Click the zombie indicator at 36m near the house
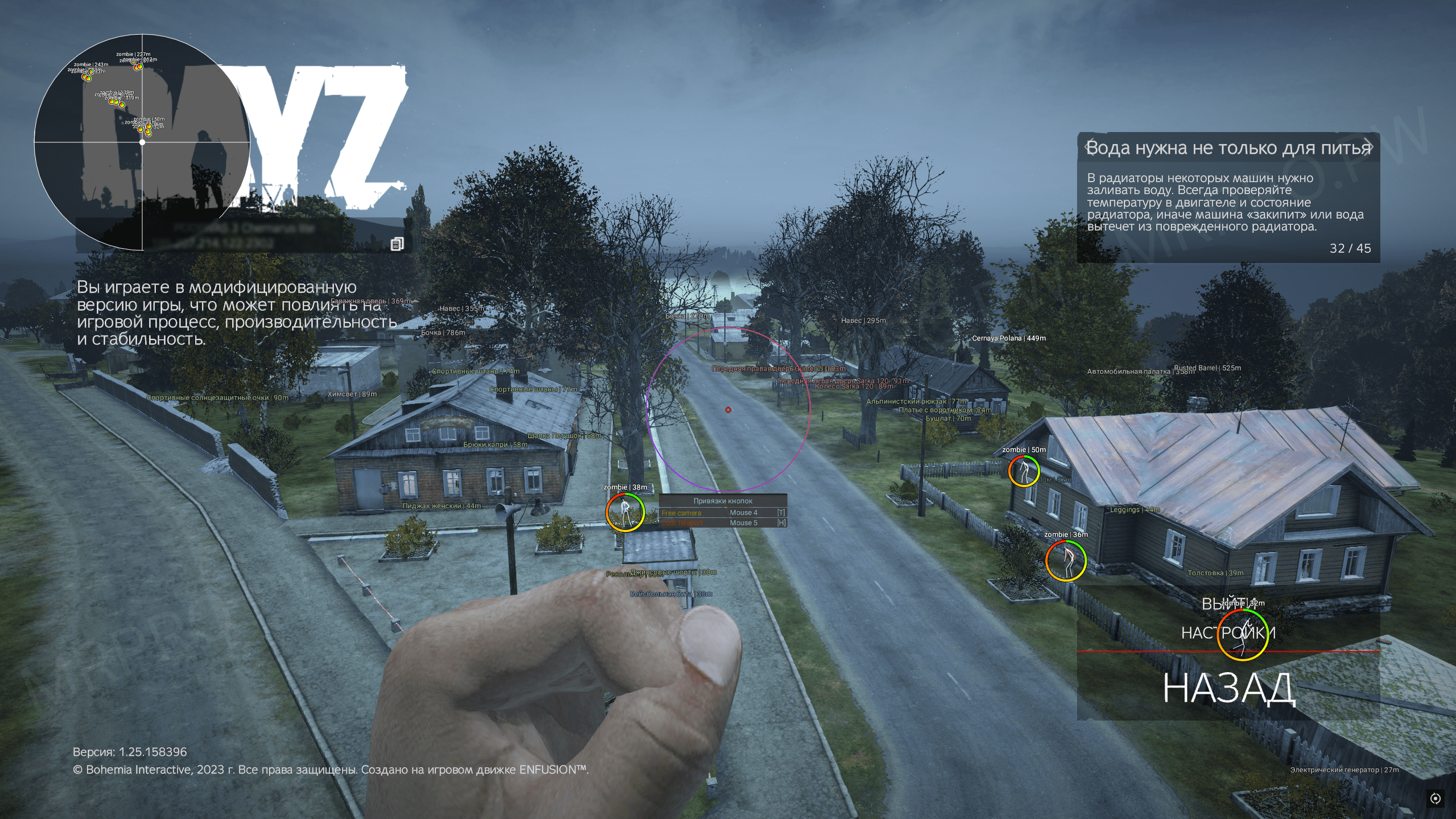Screen dimensions: 1456x819 (x=1067, y=560)
